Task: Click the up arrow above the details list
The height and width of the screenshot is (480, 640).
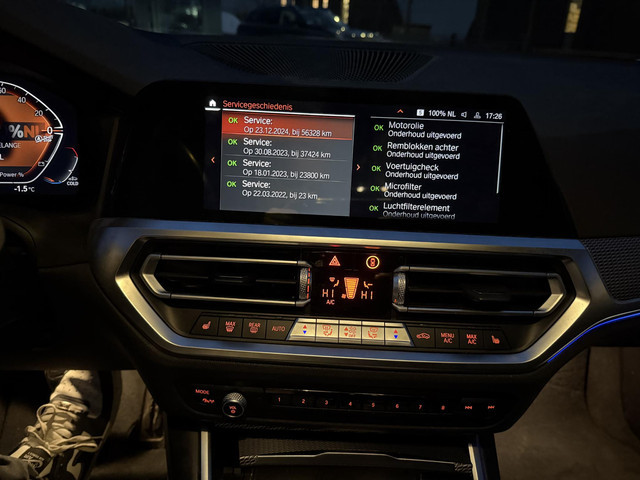Action: 400,112
